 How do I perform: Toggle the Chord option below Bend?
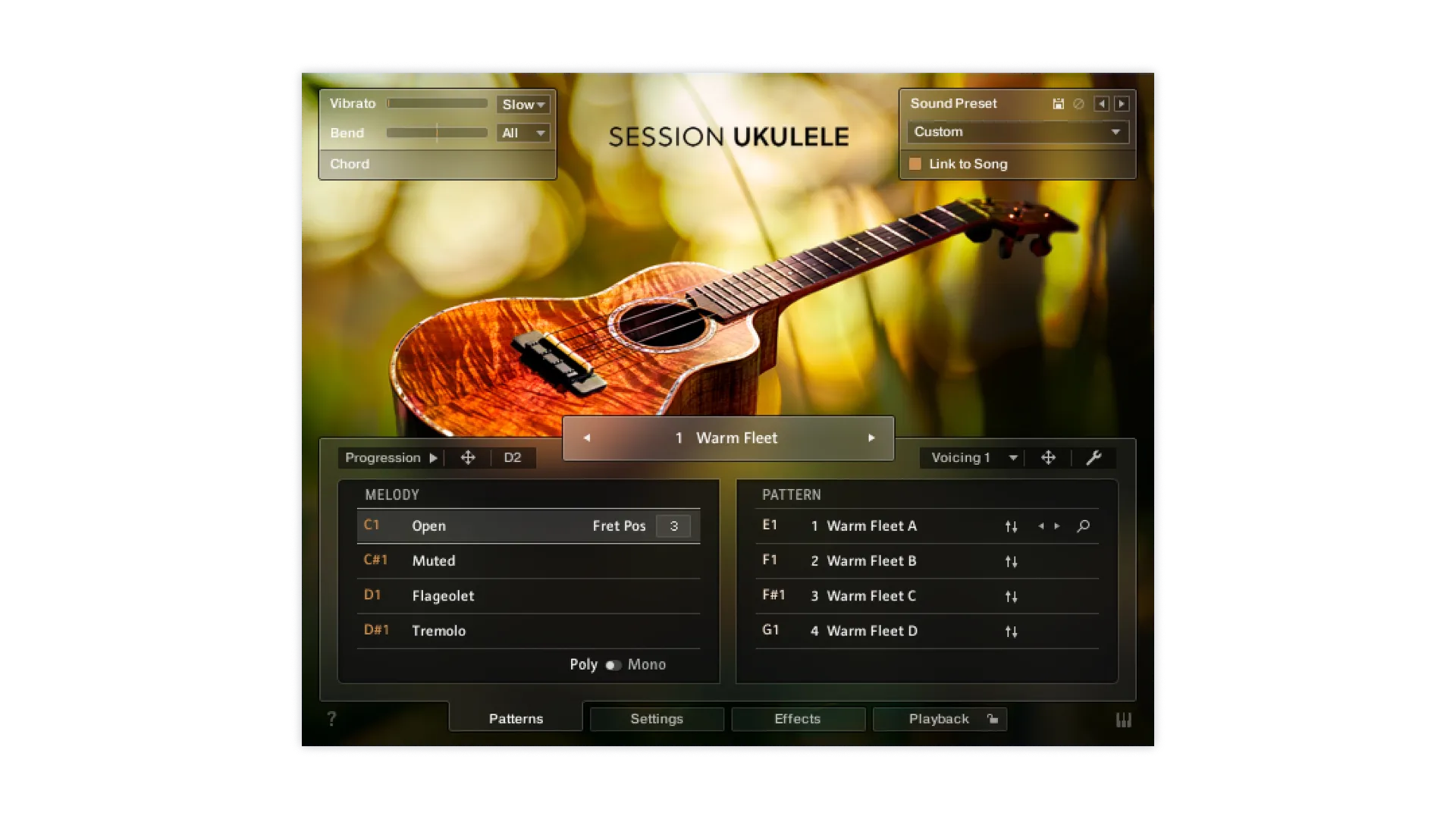[350, 164]
